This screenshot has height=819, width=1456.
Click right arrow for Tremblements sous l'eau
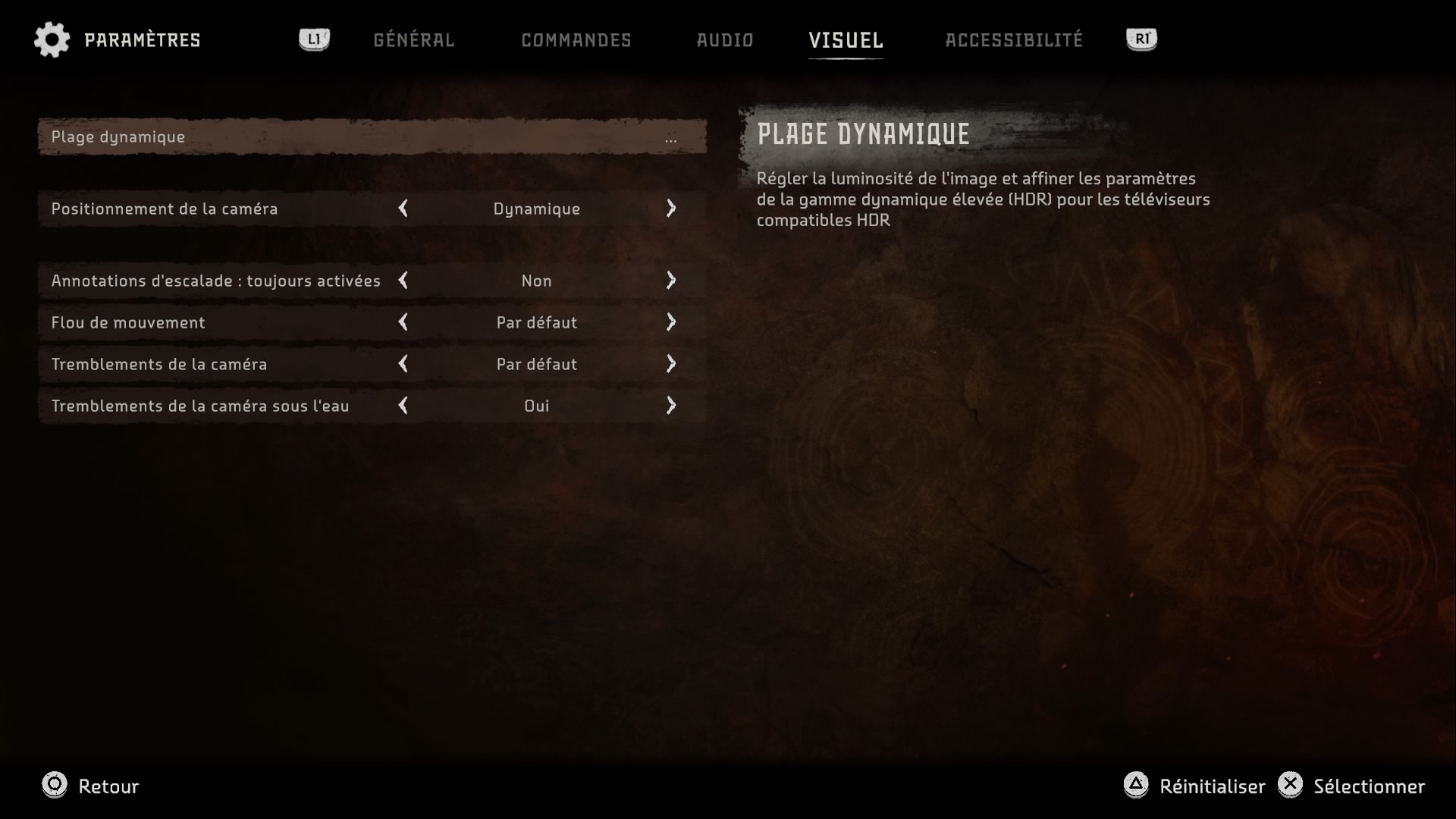(x=671, y=406)
